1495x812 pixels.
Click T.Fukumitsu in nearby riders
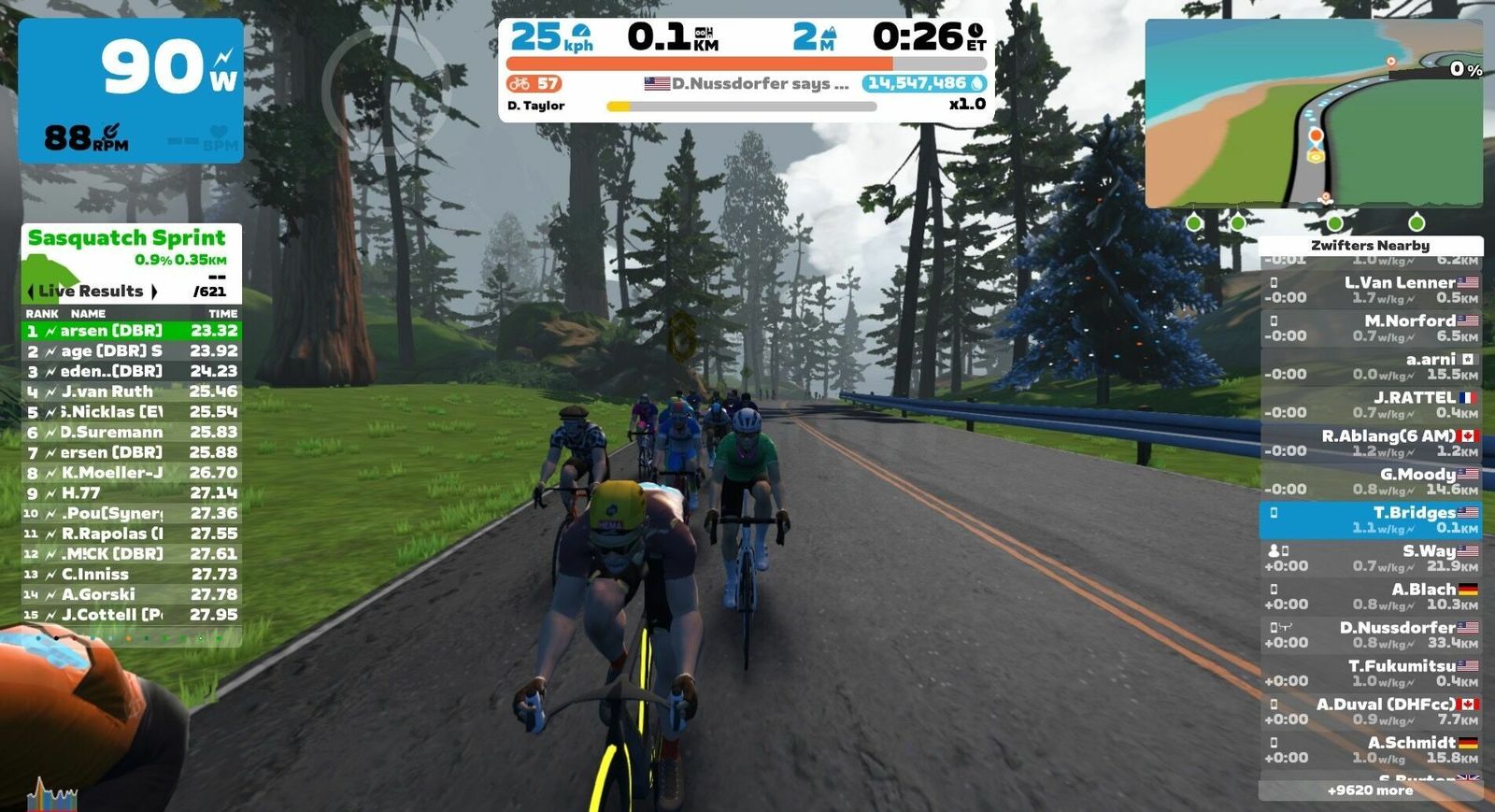pyautogui.click(x=1370, y=674)
